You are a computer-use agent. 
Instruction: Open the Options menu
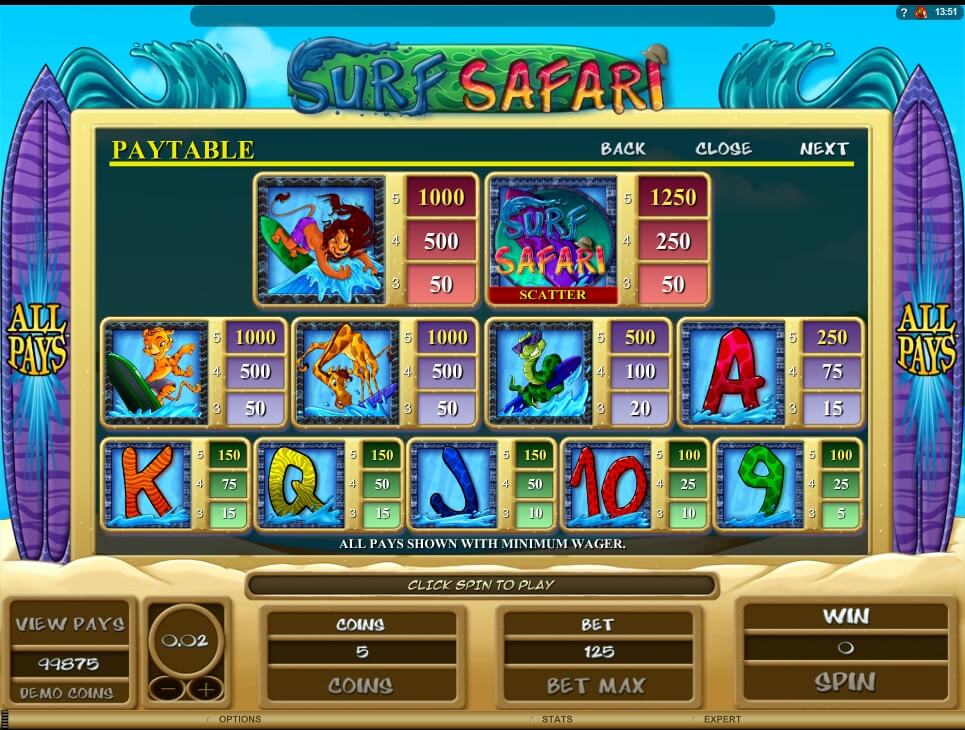[x=239, y=719]
